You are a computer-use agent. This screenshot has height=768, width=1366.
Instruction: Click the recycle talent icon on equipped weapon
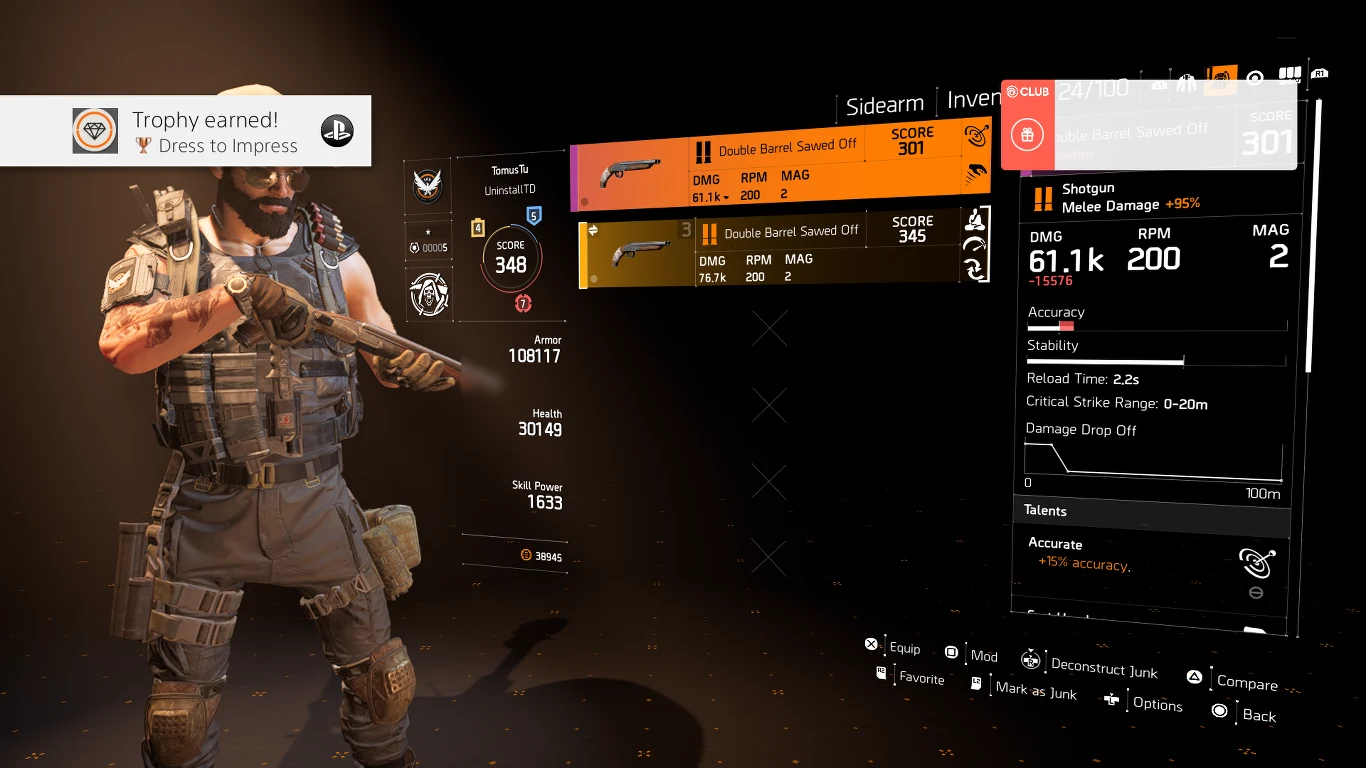click(975, 266)
